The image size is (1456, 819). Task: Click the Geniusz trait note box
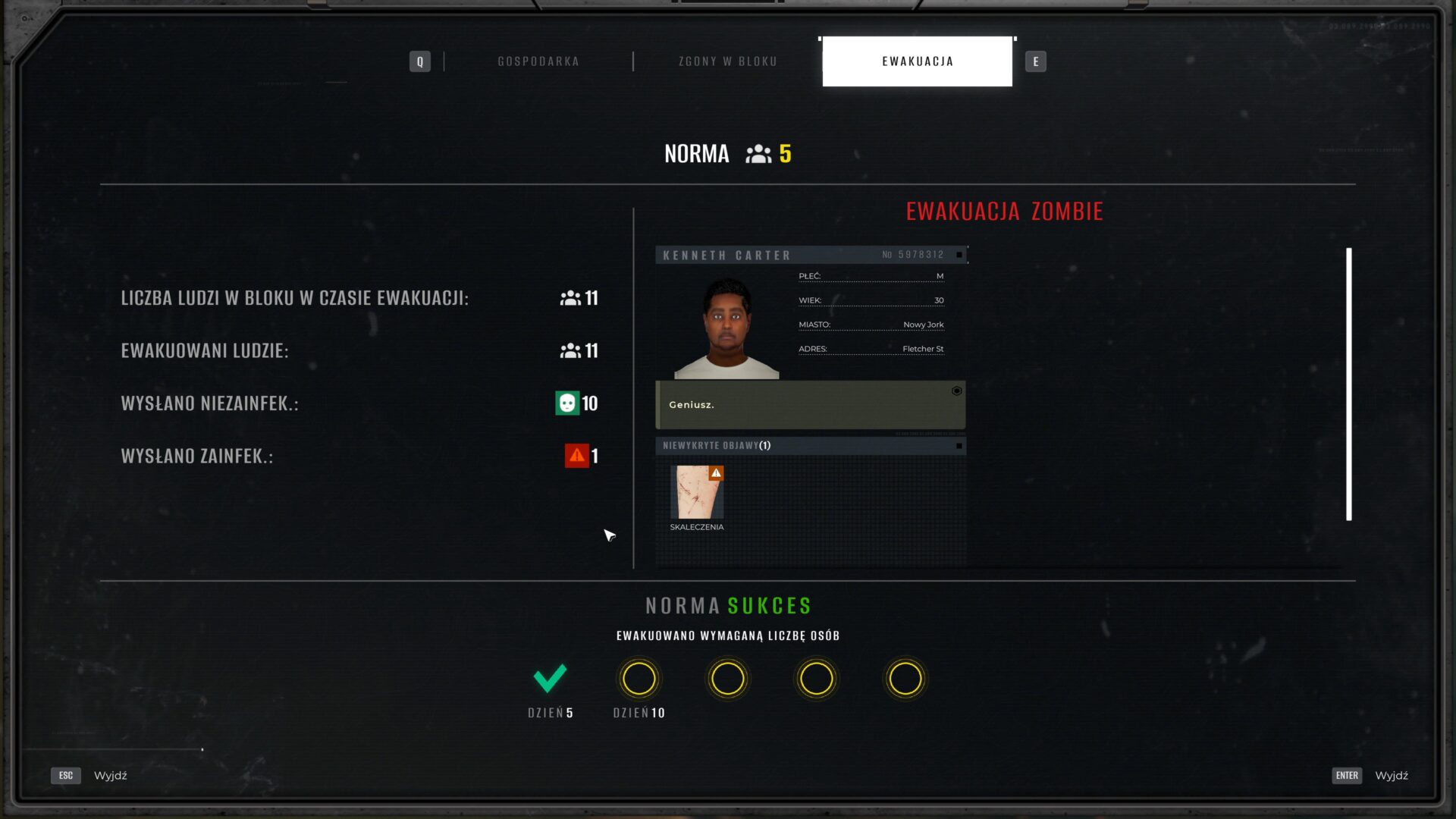point(810,405)
